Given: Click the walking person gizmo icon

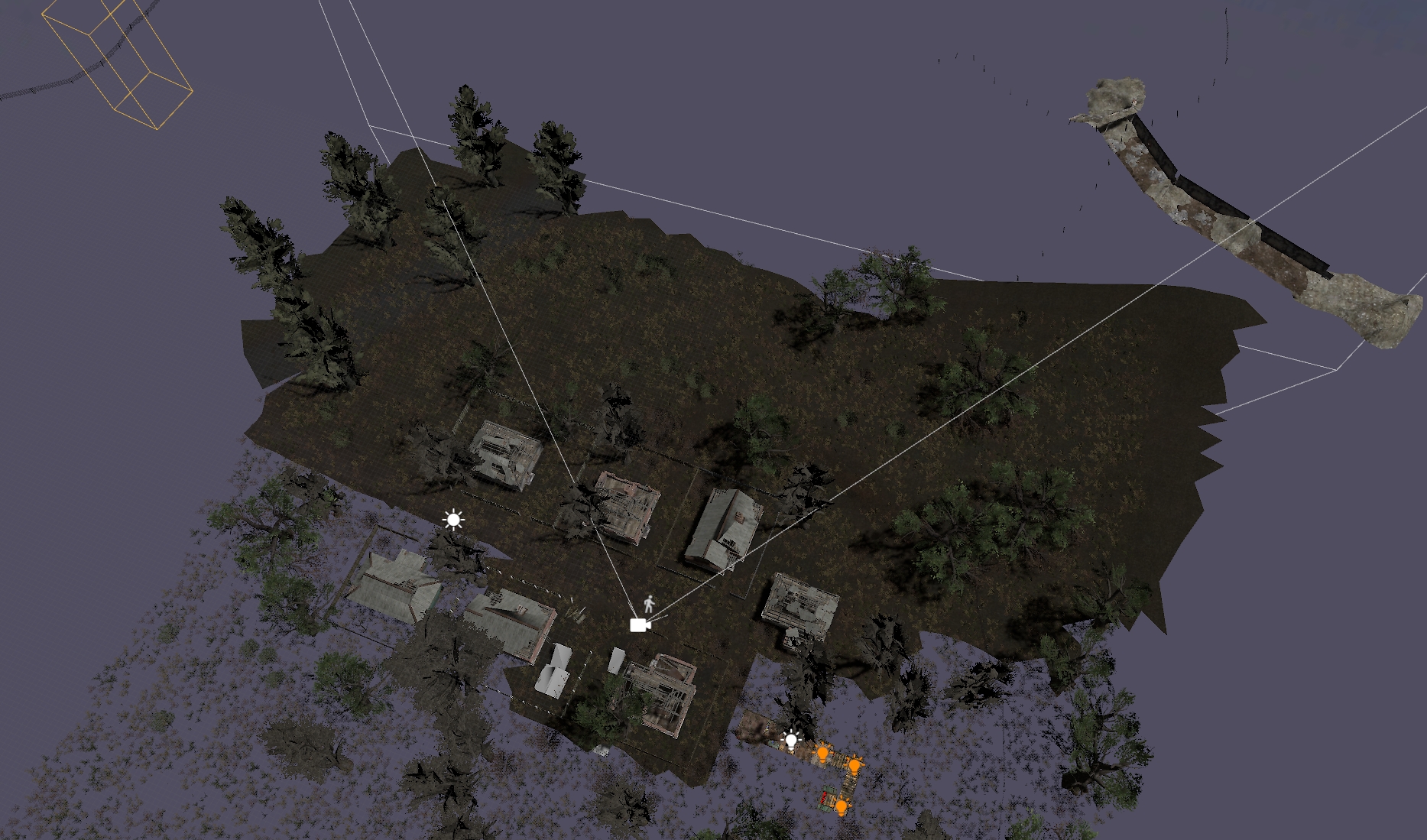Looking at the screenshot, I should tap(649, 605).
